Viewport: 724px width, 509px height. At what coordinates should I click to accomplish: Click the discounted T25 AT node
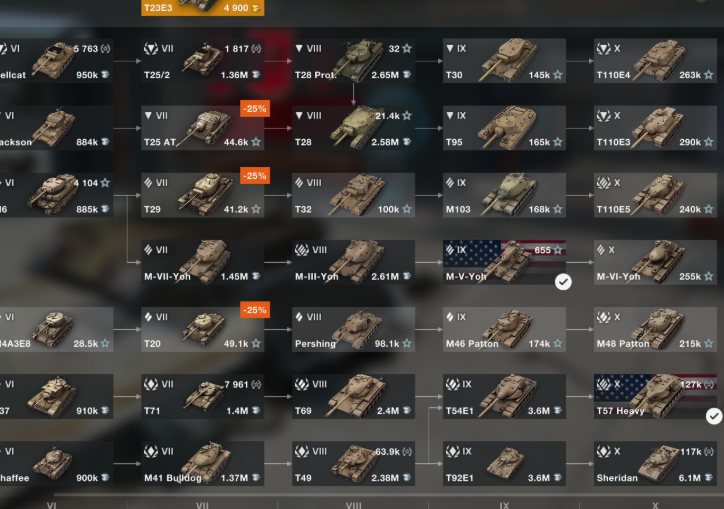202,128
